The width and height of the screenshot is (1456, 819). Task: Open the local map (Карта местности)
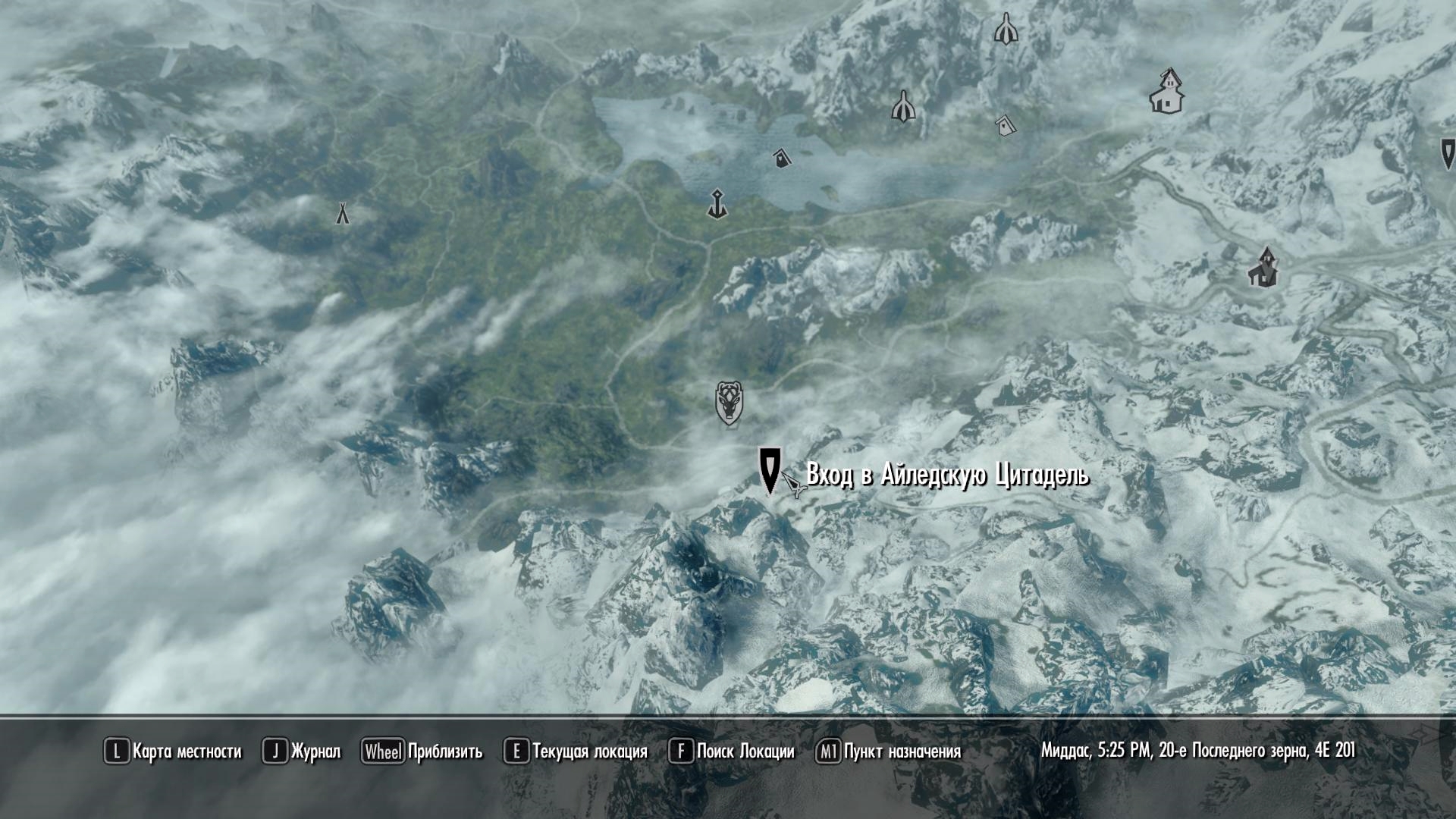coord(173,752)
